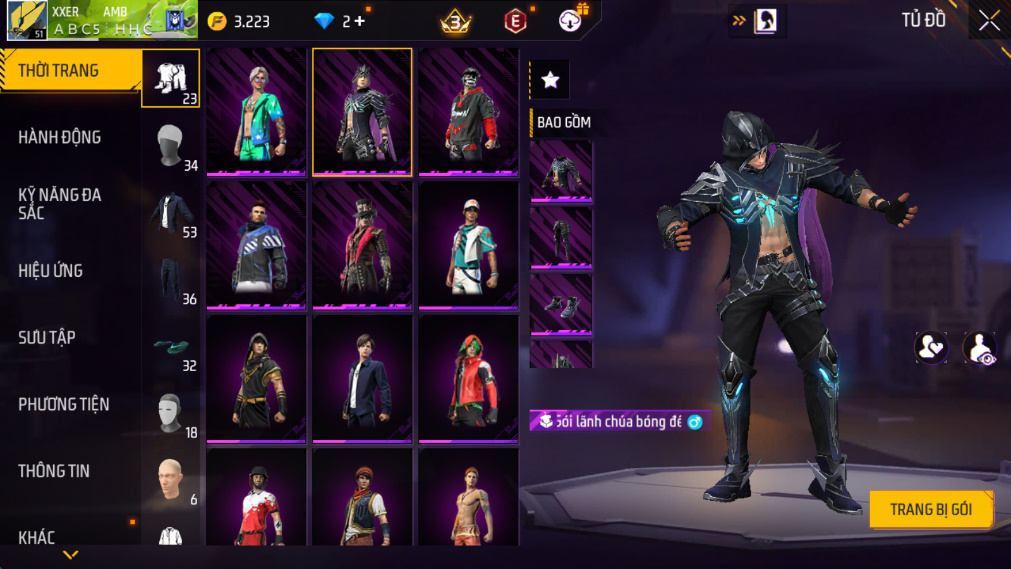
Task: Add diamonds with the plus button
Action: [360, 21]
